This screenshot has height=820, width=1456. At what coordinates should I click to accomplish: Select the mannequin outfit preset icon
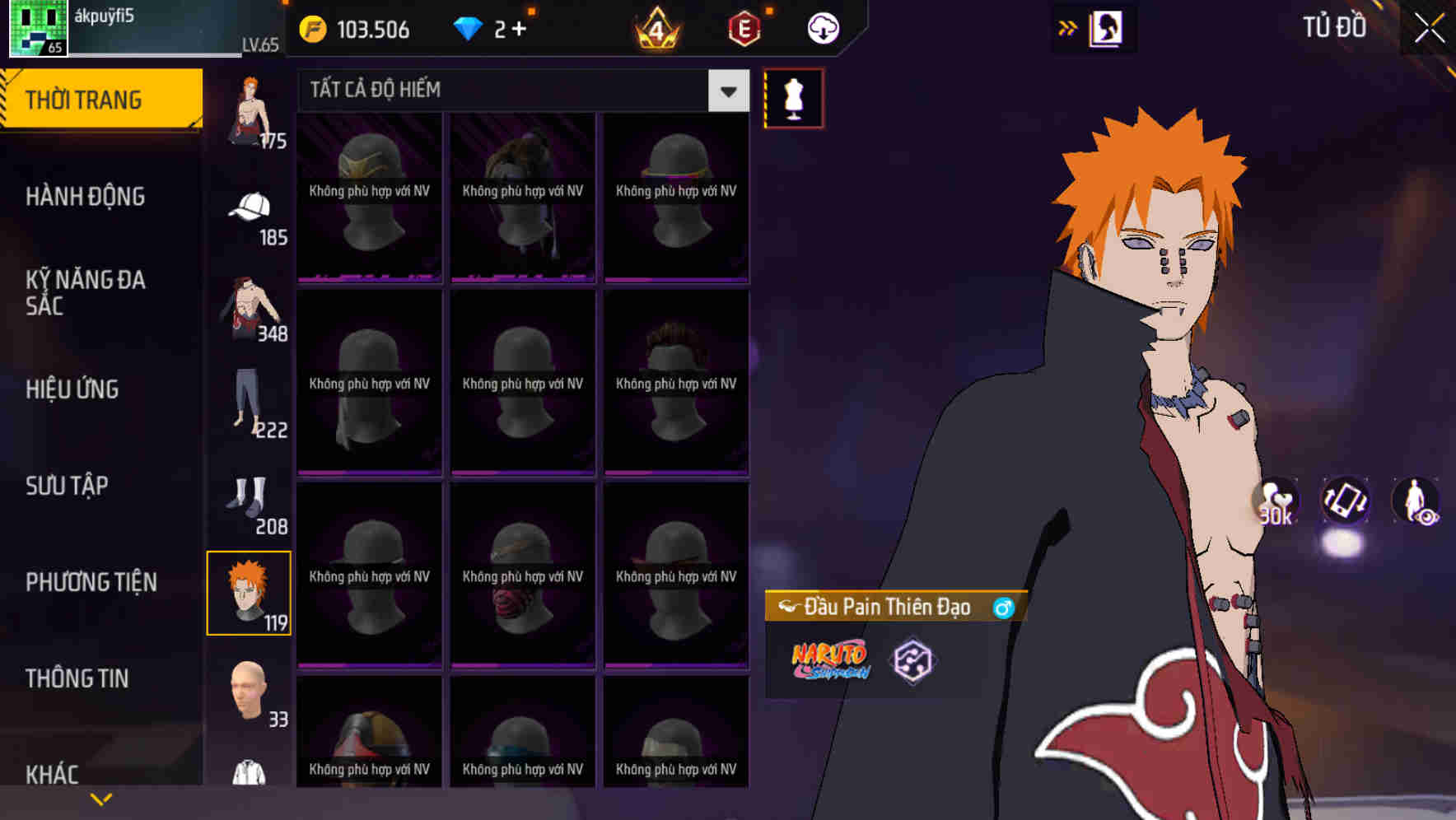(x=793, y=98)
